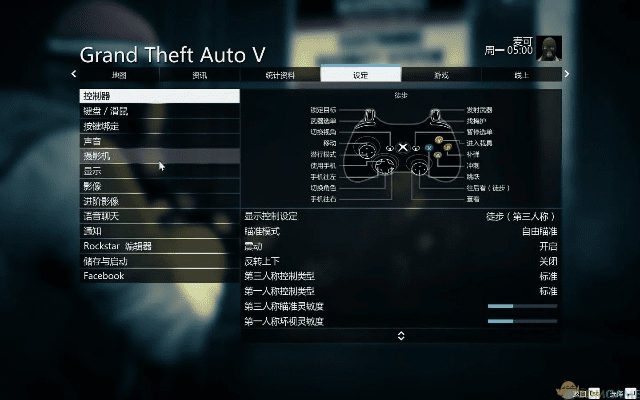This screenshot has height=400, width=640.
Task: Open the 显示 (Display) settings
Action: point(160,171)
